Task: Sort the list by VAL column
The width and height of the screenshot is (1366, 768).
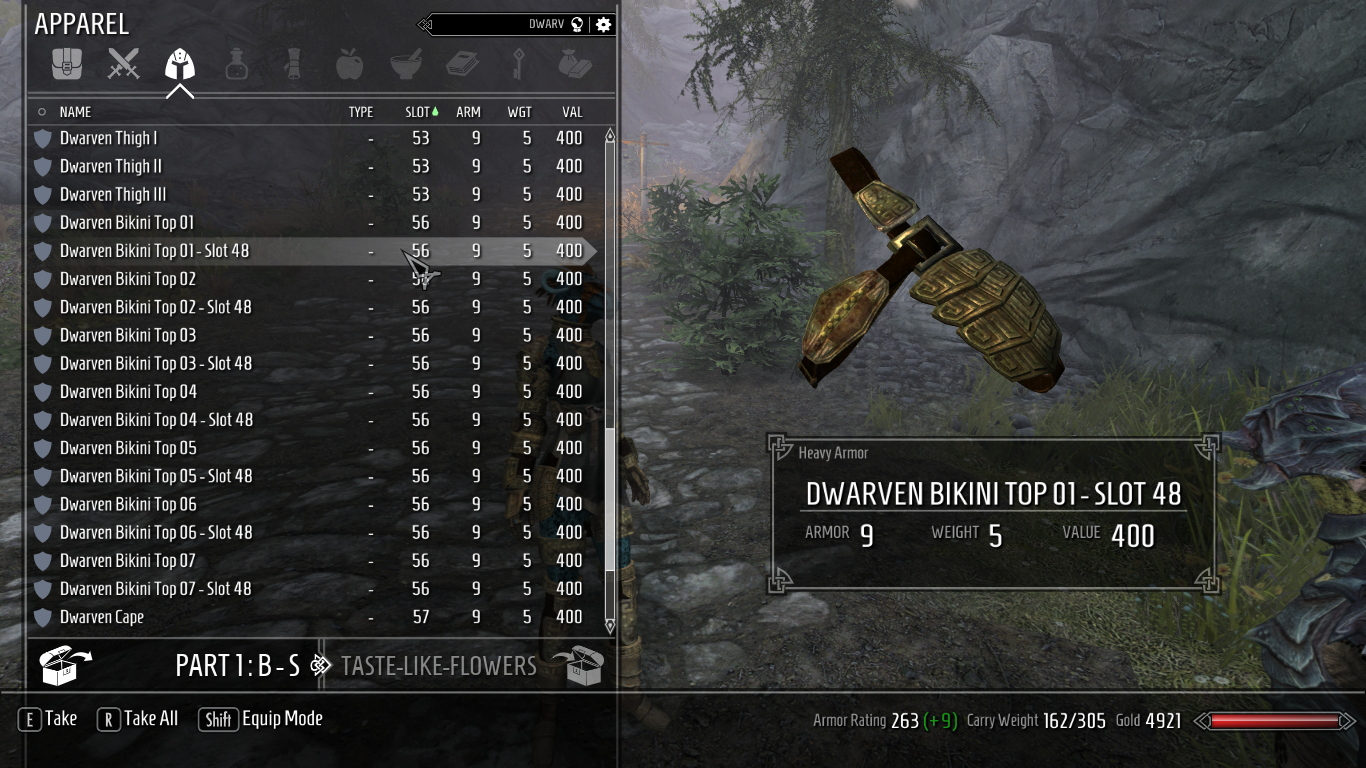Action: pyautogui.click(x=571, y=112)
